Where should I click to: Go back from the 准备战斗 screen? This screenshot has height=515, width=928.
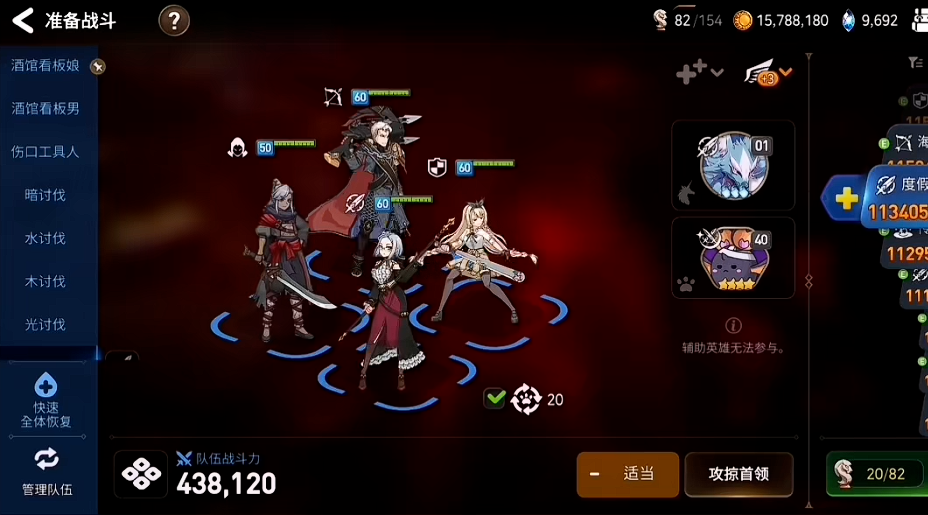(x=22, y=20)
